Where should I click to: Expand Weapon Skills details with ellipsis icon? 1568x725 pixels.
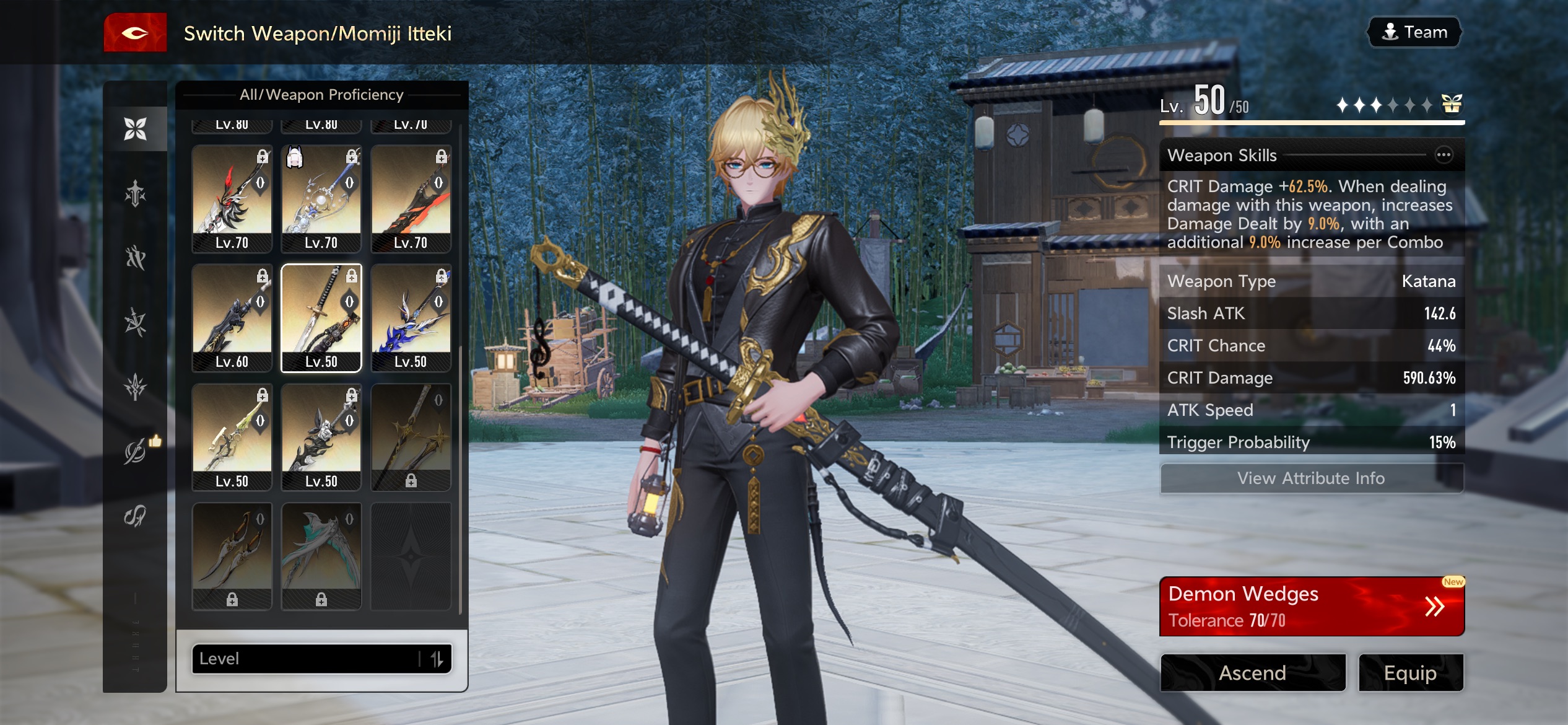[x=1443, y=155]
